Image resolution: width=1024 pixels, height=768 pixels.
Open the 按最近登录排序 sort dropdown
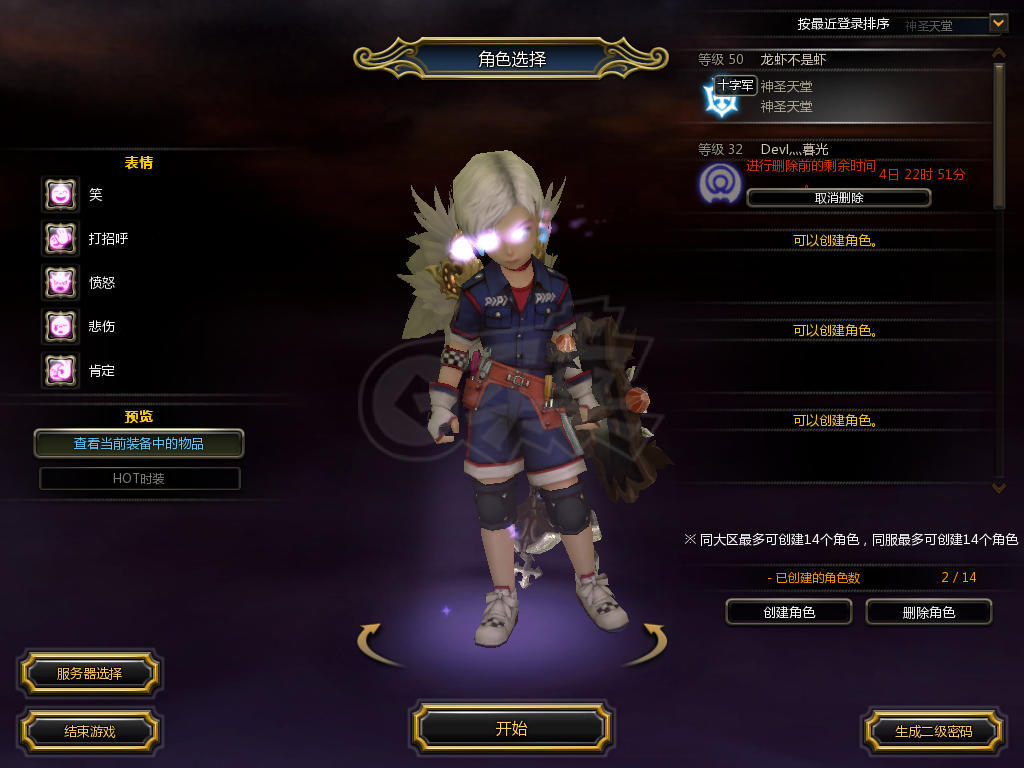coord(997,22)
